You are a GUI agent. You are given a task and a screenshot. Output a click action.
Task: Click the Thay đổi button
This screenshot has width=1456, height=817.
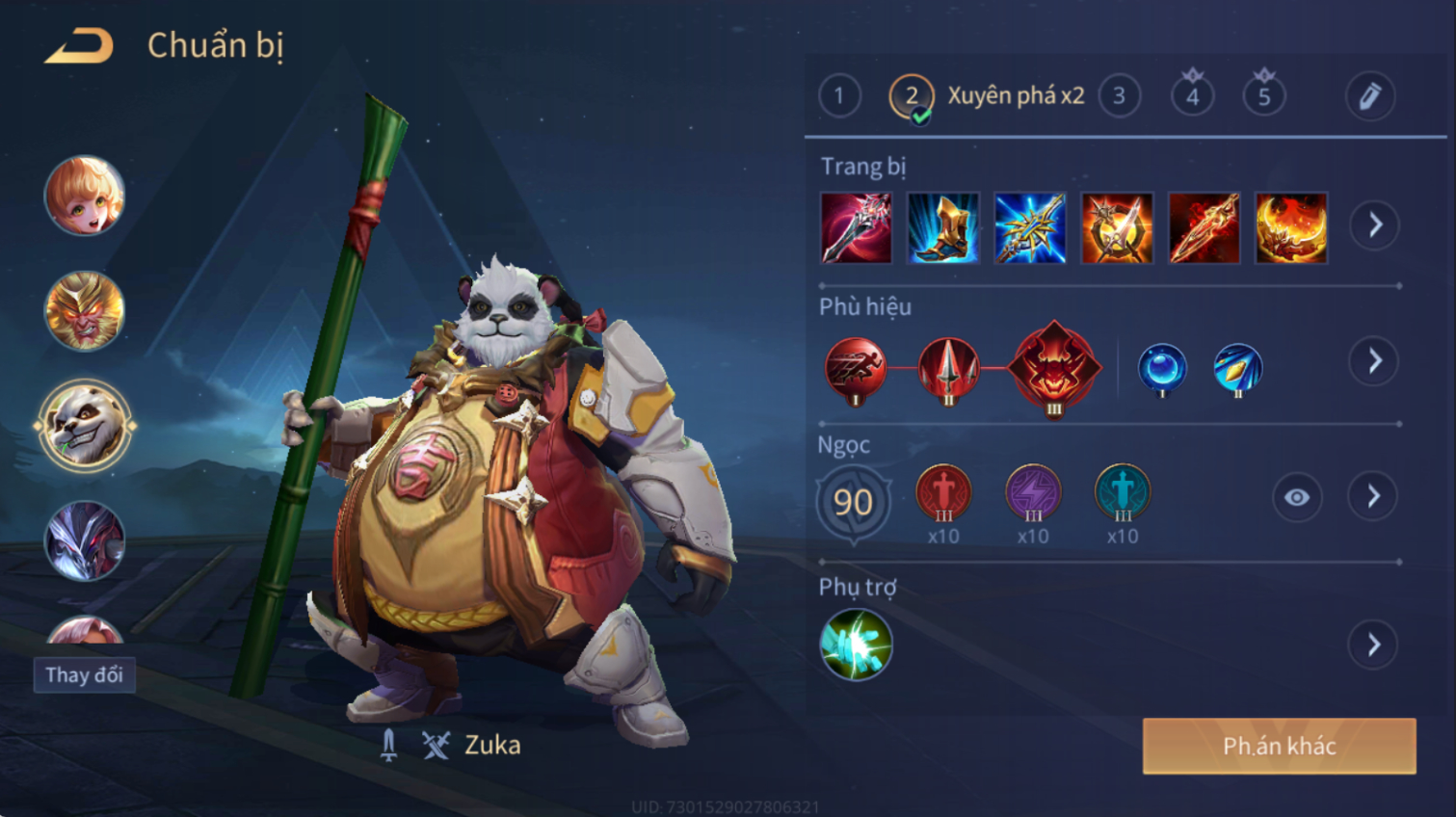point(84,674)
